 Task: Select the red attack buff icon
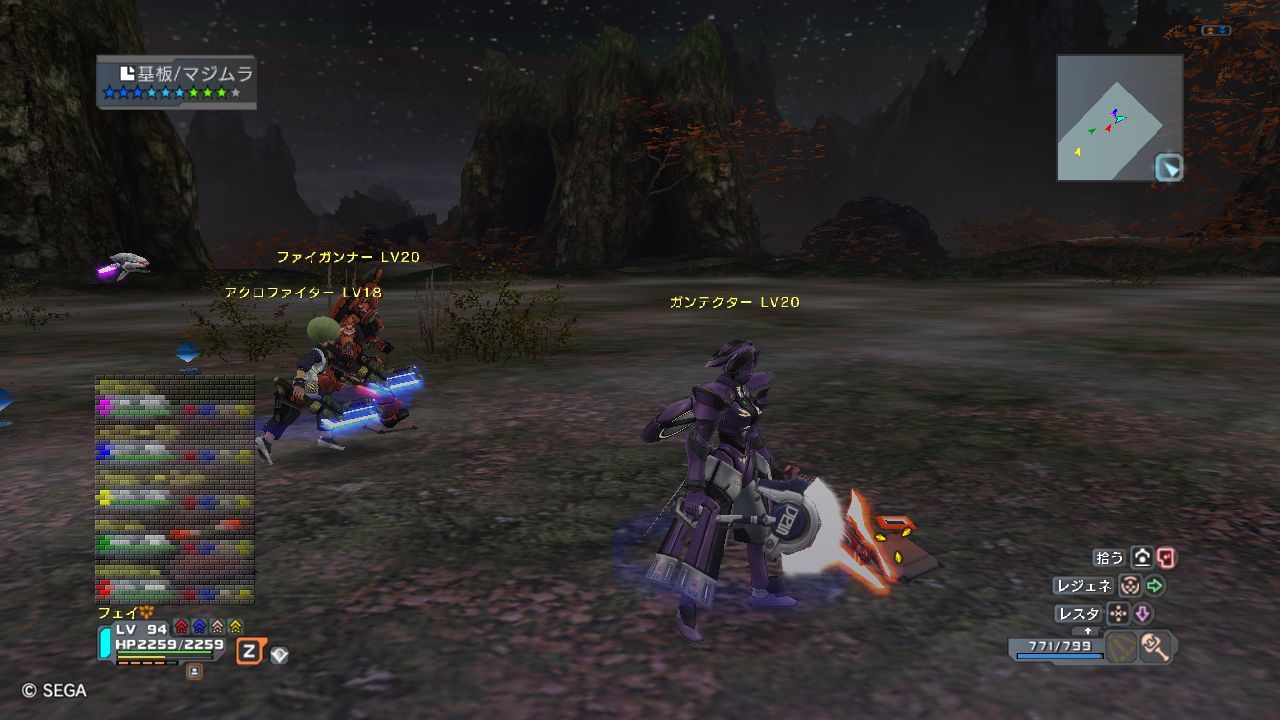click(181, 627)
